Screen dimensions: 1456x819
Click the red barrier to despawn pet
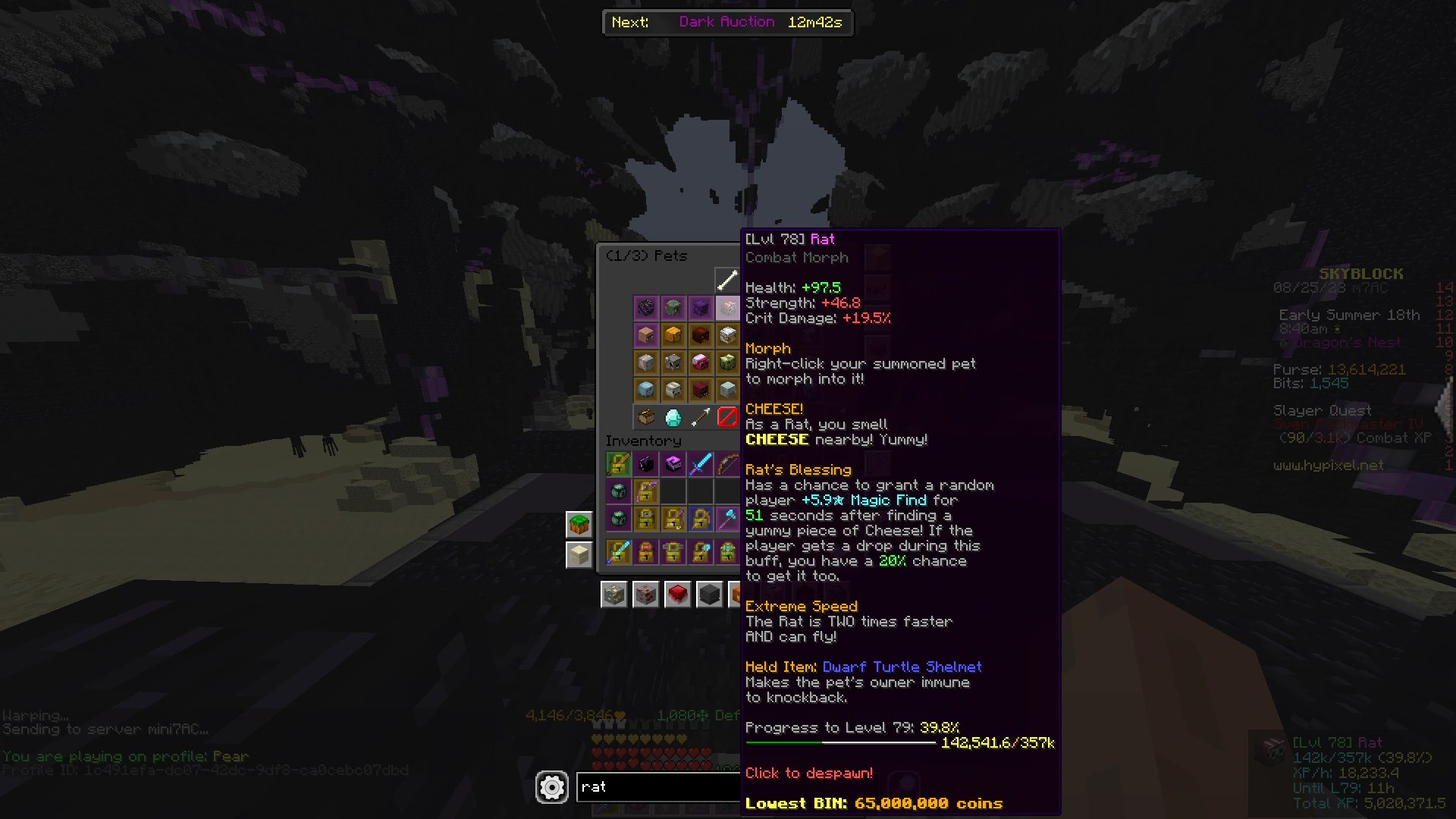[x=727, y=417]
